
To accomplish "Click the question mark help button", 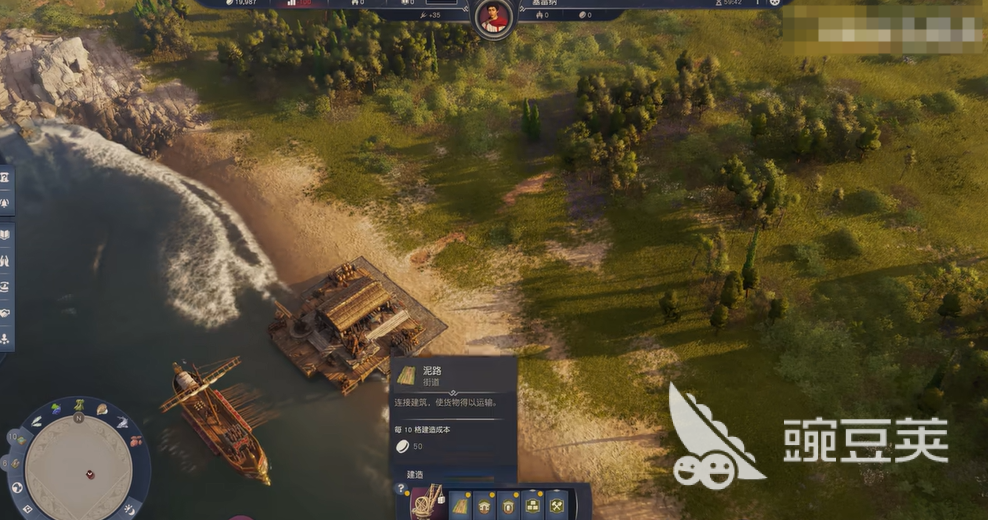I will coord(401,489).
